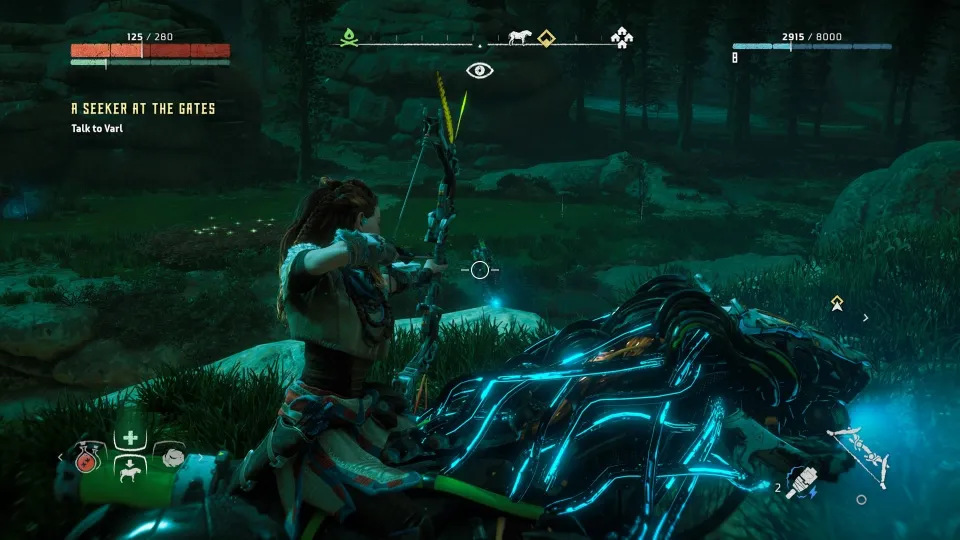
Task: Click the yellow quest waypoint marker
Action: click(x=837, y=301)
